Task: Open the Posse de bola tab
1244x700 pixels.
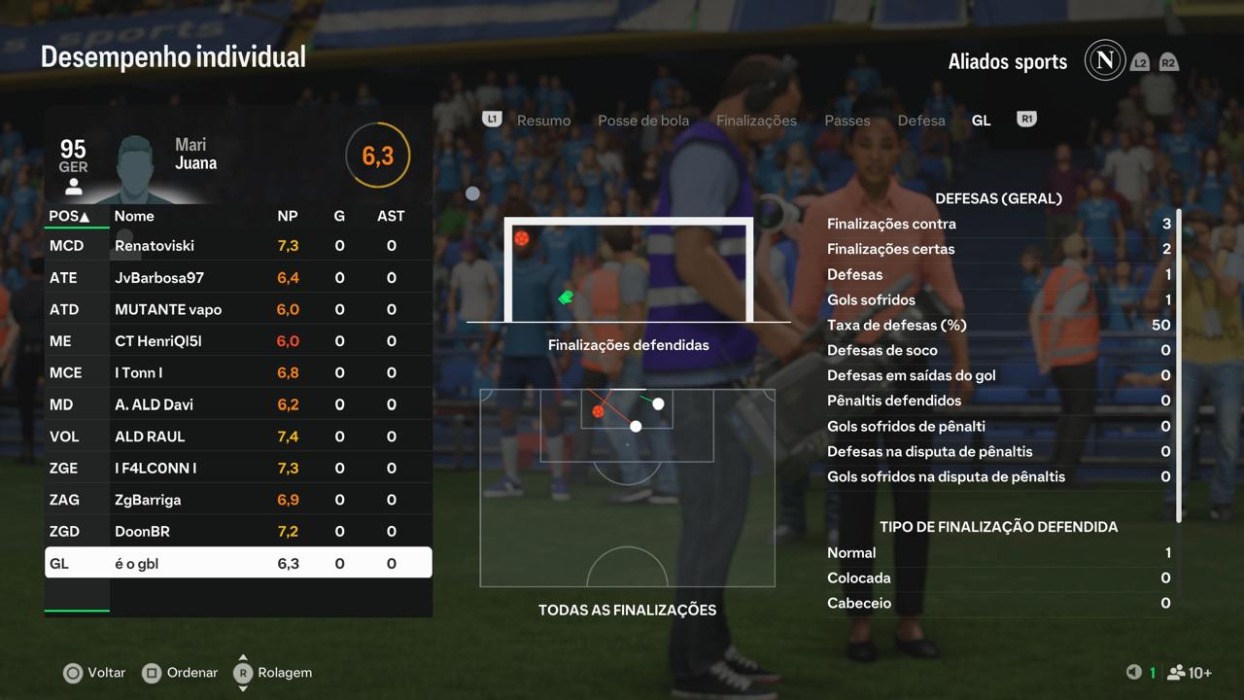Action: 643,120
